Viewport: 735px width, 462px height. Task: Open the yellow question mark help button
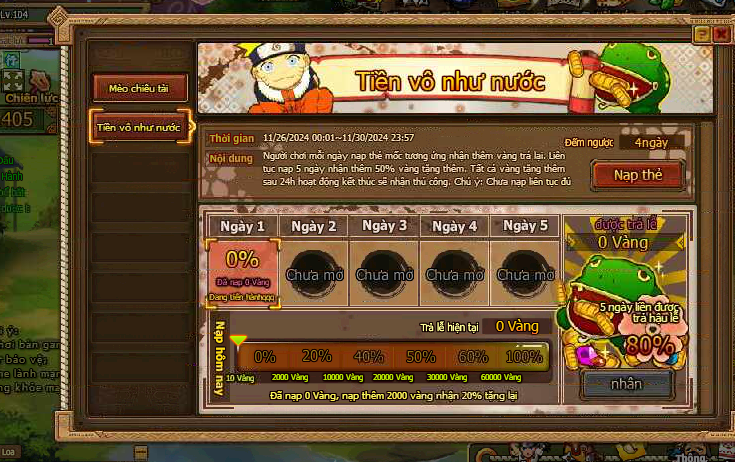coord(702,34)
